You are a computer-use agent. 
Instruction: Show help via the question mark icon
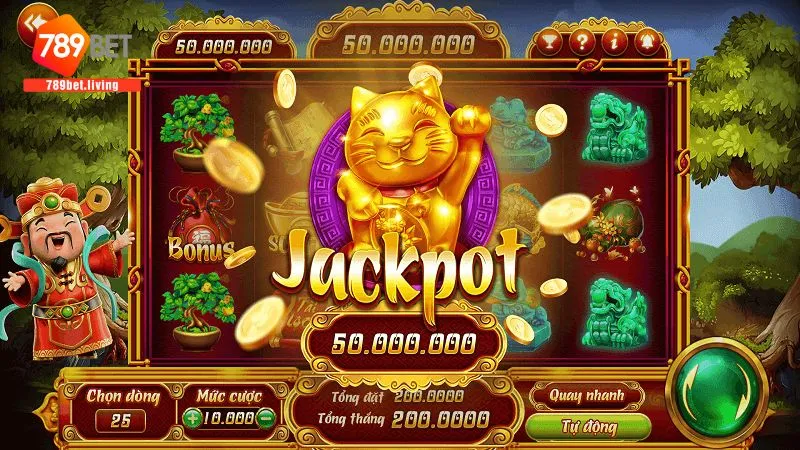pyautogui.click(x=582, y=43)
